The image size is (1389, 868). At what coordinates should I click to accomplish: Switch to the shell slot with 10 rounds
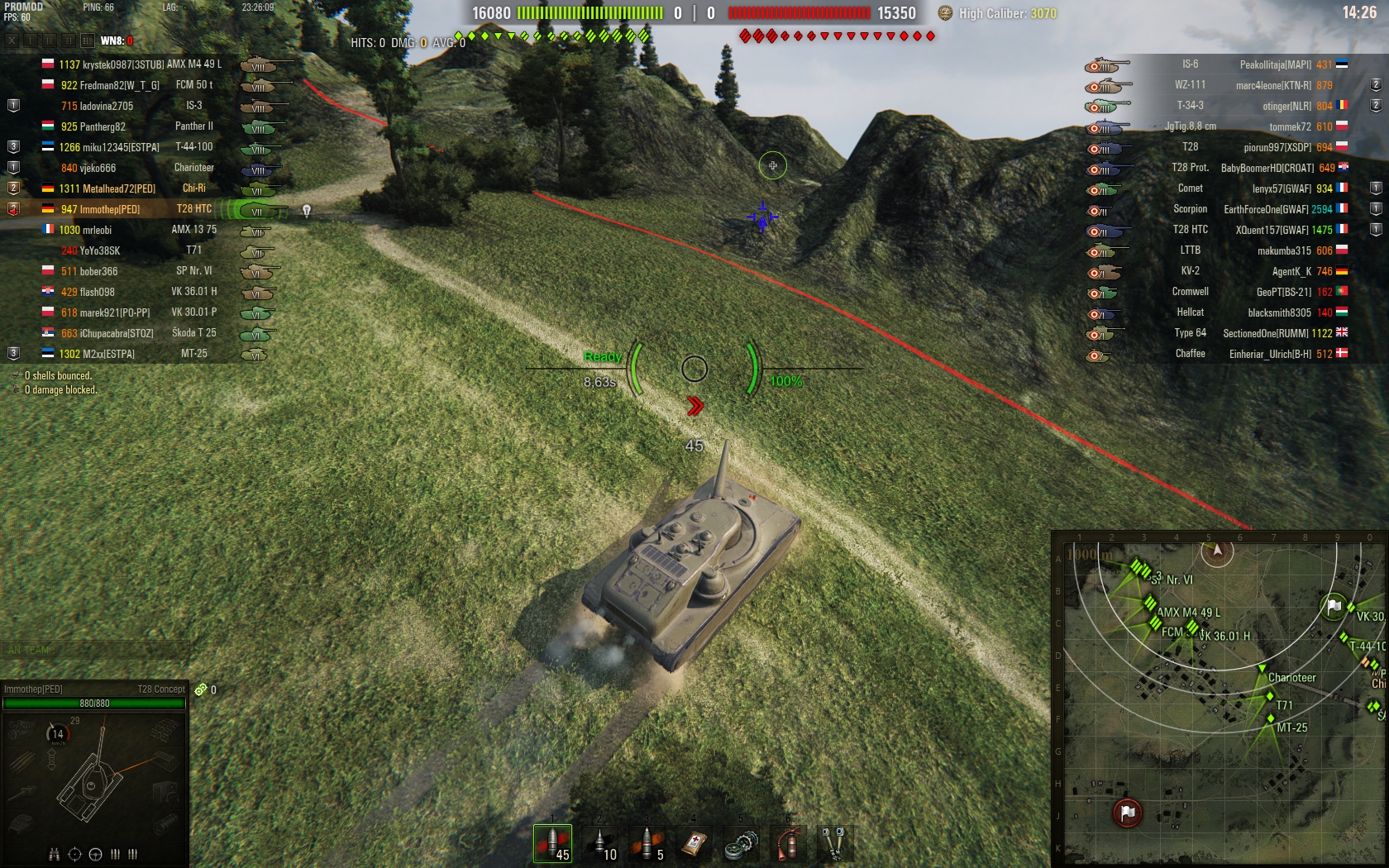click(x=600, y=844)
